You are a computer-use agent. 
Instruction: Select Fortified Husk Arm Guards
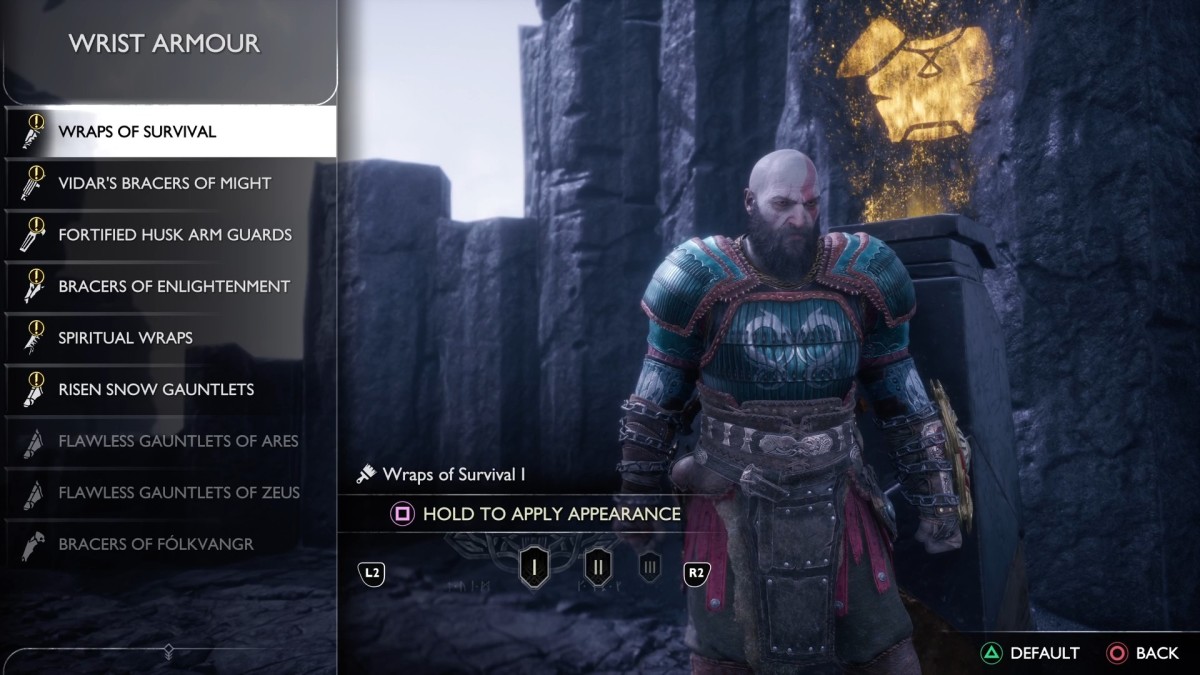click(x=175, y=235)
